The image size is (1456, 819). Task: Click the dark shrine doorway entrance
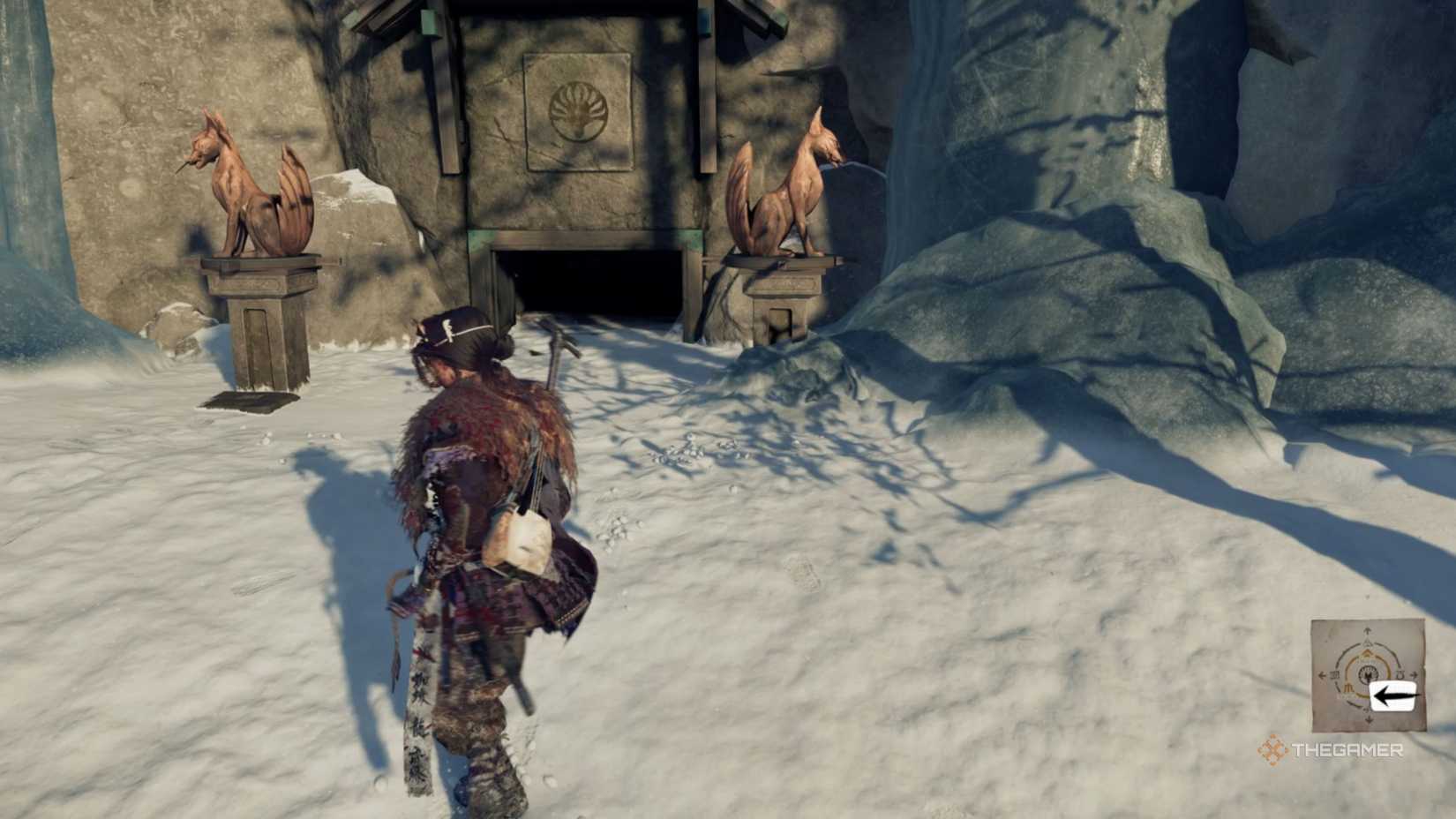(587, 282)
